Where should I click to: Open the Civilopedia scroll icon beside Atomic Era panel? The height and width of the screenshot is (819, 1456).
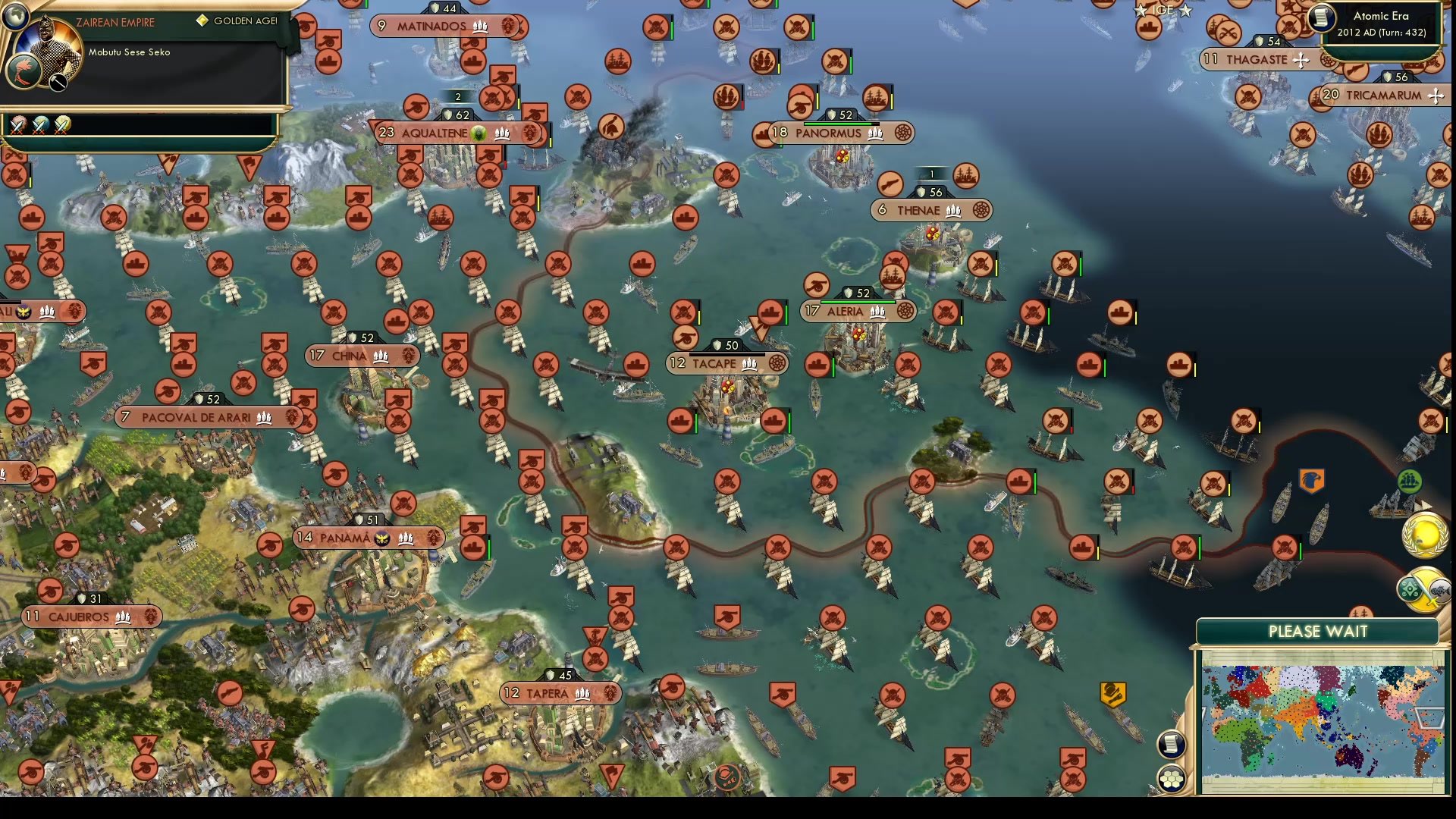1322,18
